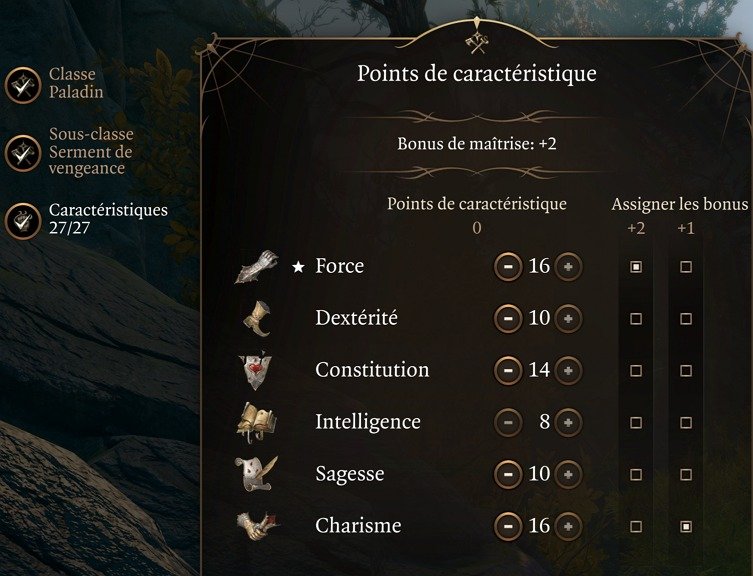Image resolution: width=753 pixels, height=576 pixels.
Task: Assign the +2 bonus to Constitution
Action: [636, 371]
